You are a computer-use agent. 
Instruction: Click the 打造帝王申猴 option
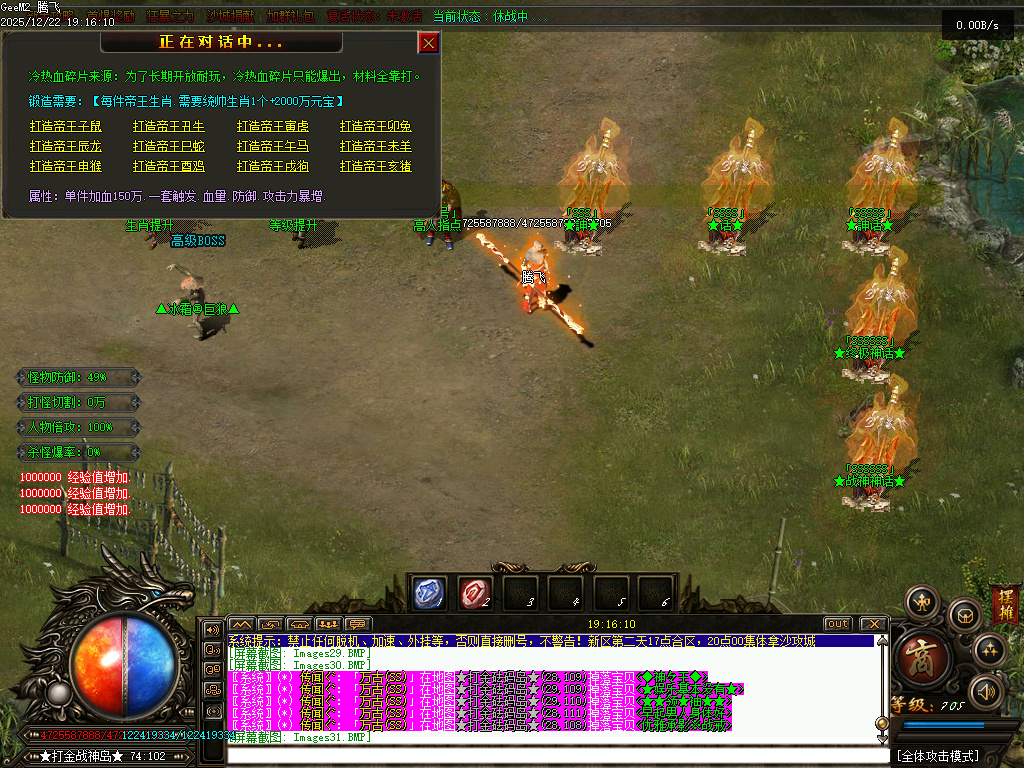point(66,166)
